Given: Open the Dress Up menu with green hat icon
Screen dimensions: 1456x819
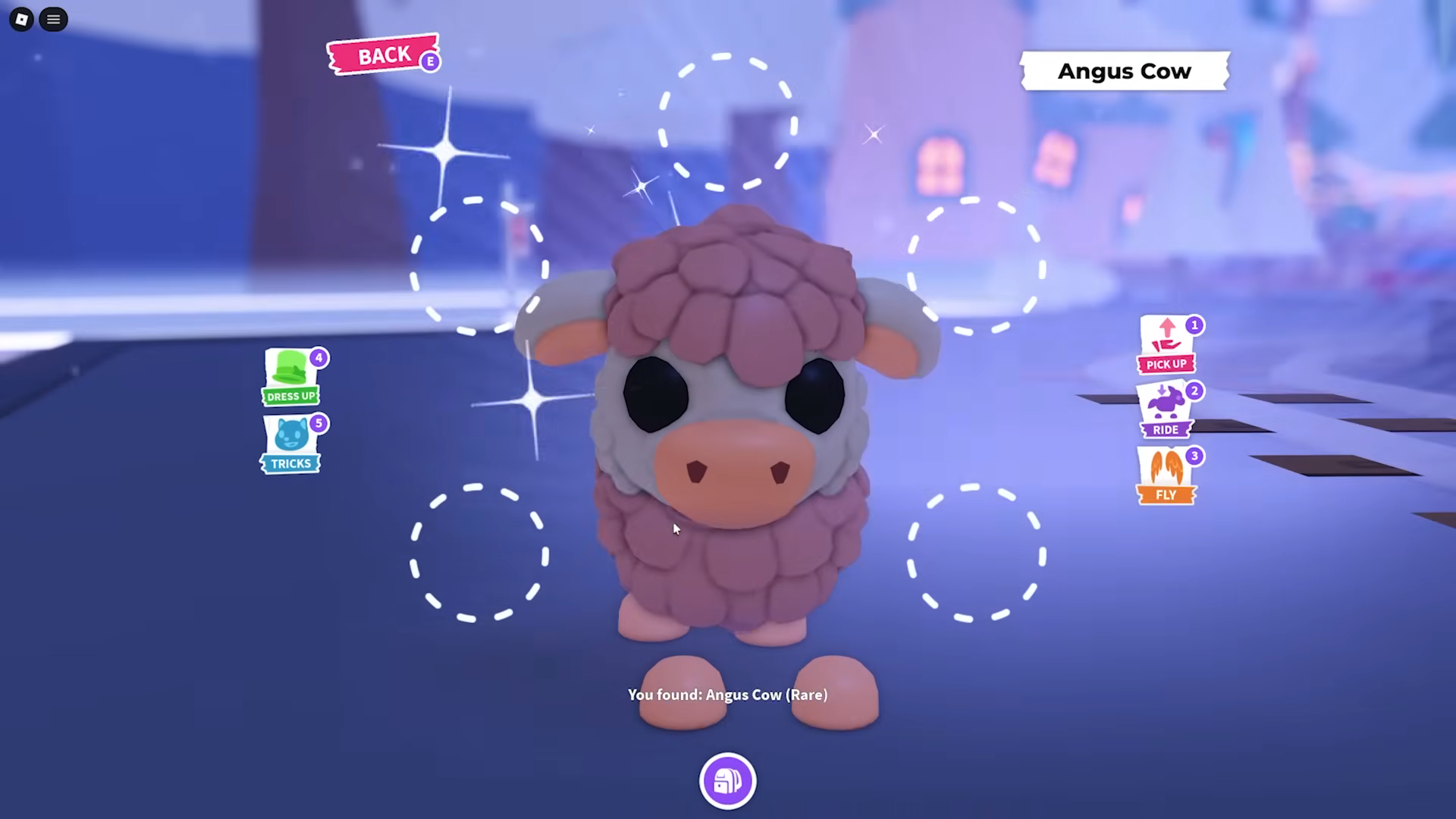Looking at the screenshot, I should click(x=292, y=375).
